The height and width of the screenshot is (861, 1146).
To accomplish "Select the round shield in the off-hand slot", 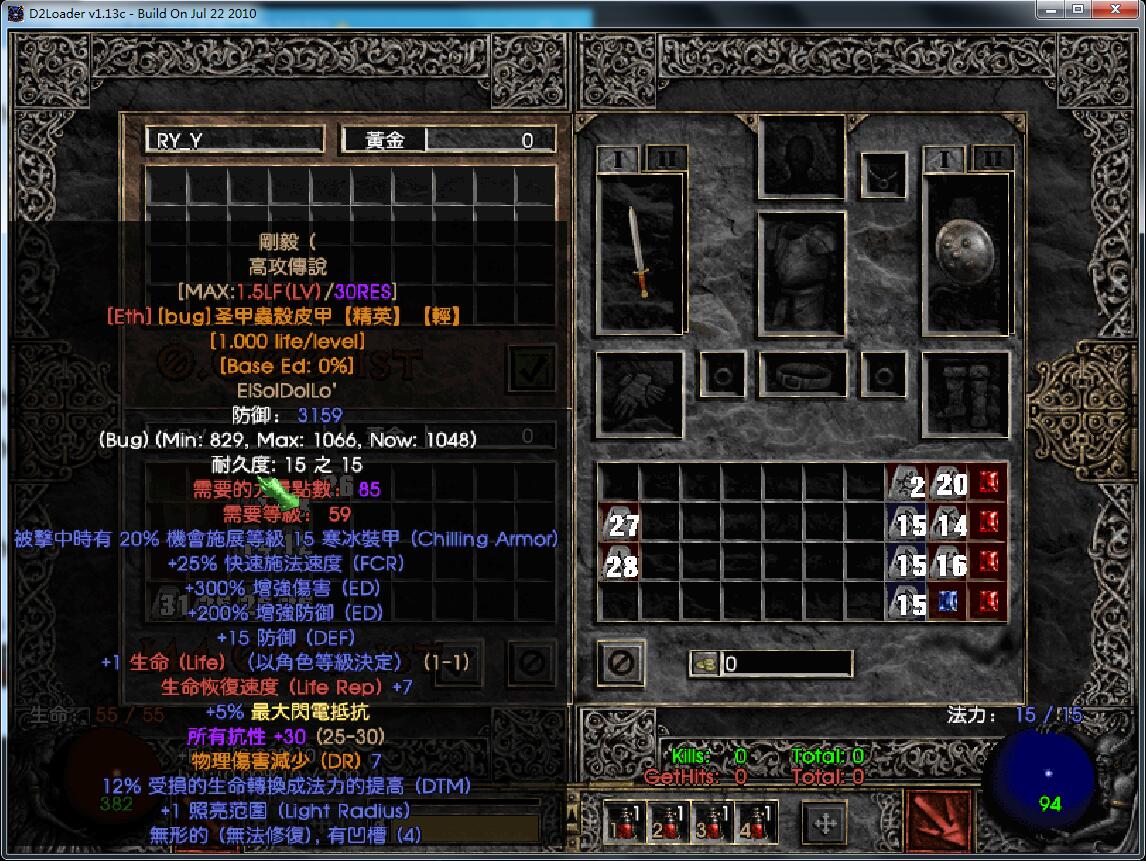I will point(964,245).
